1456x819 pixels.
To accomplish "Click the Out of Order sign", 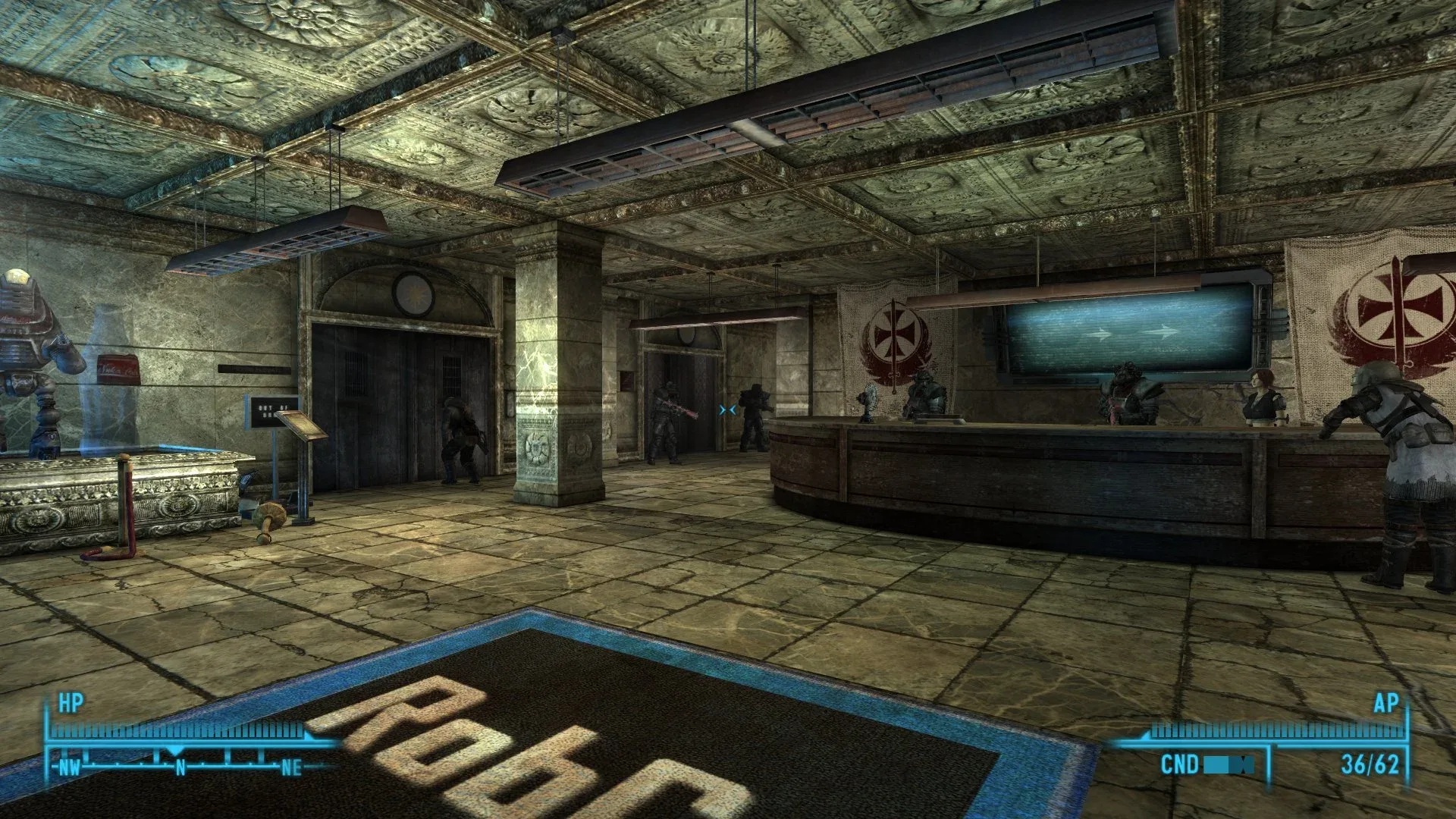I will (x=266, y=409).
